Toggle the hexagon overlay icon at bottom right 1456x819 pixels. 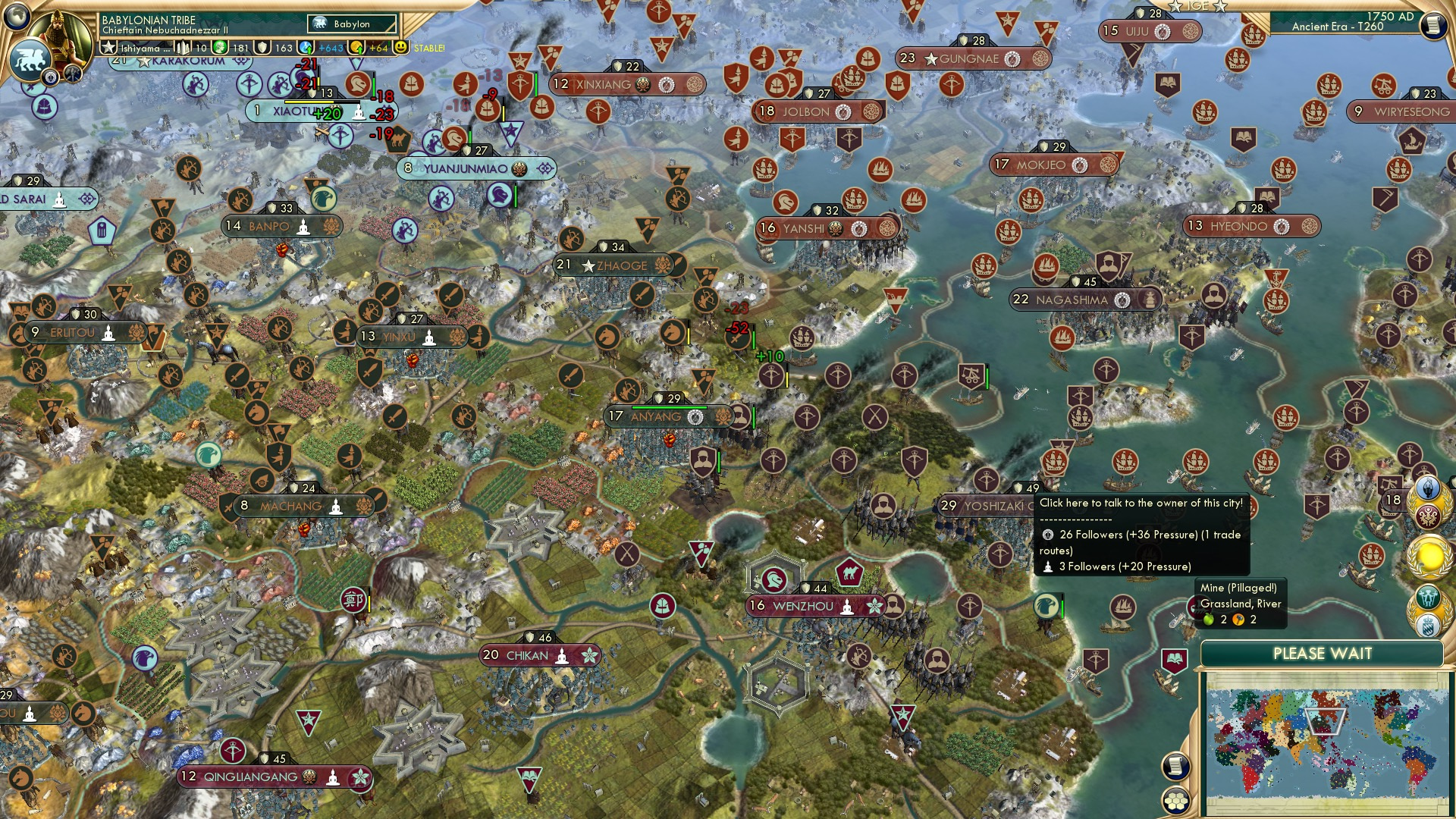(1176, 801)
